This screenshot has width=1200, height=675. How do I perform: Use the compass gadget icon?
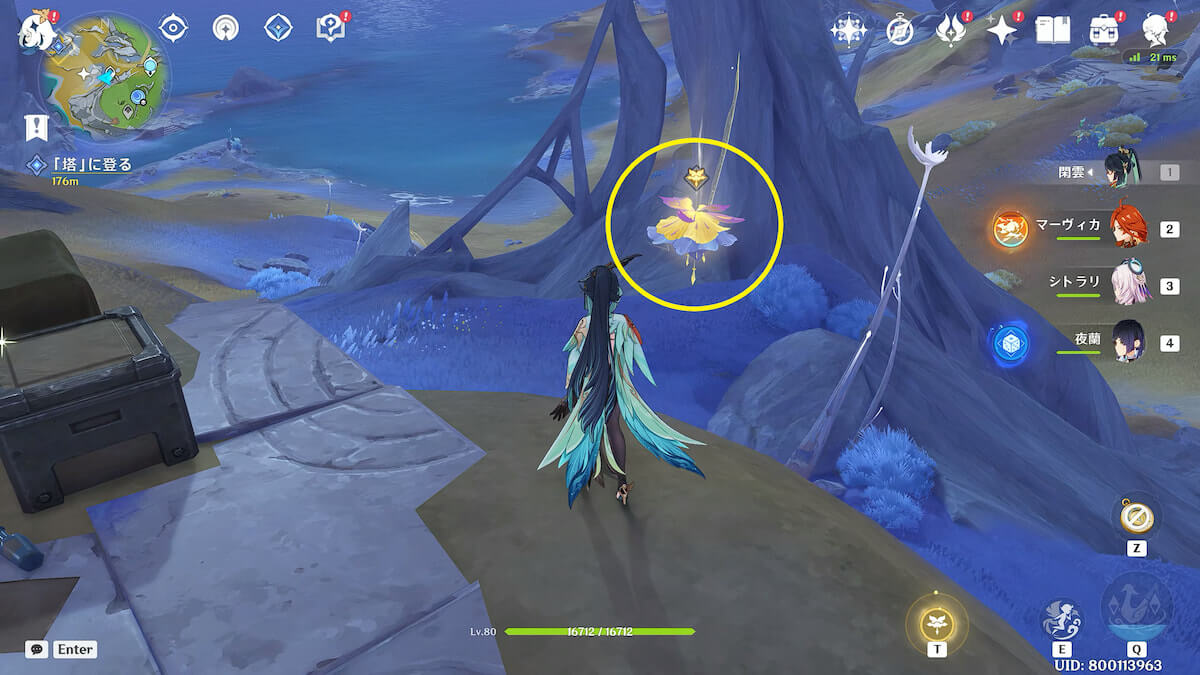point(1136,517)
